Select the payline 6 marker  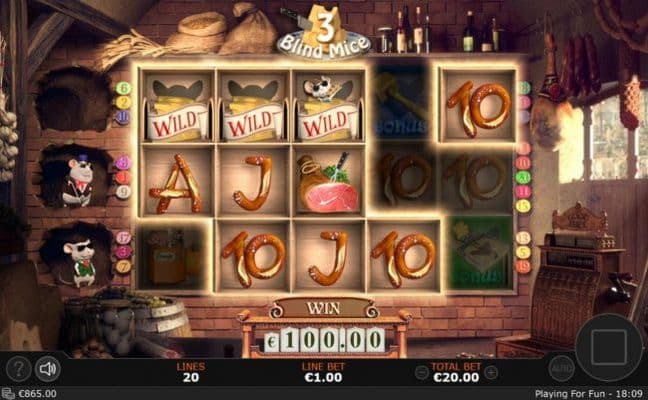click(123, 88)
